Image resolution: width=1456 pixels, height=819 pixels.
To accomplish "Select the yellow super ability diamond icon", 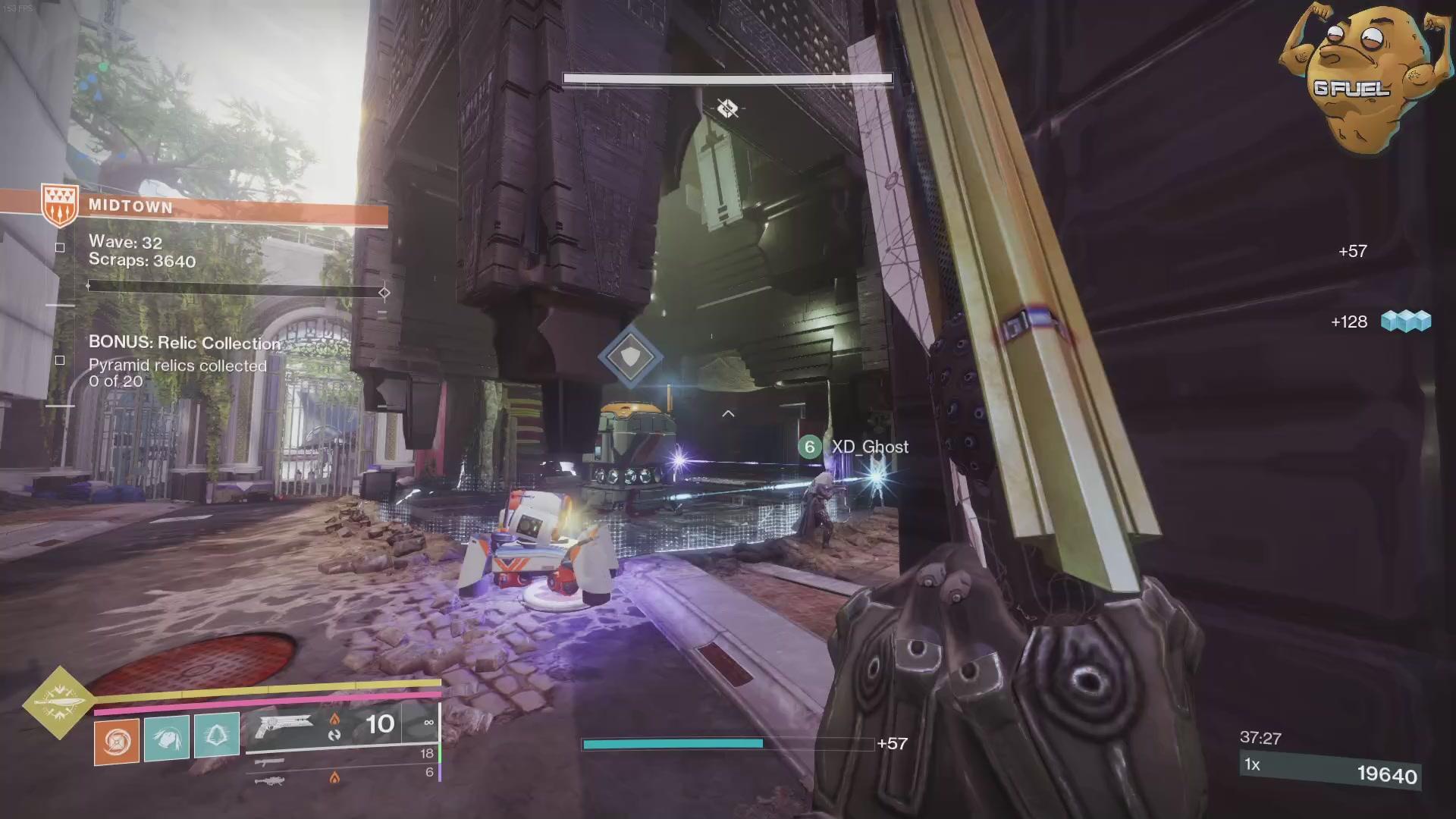I will pos(59,702).
